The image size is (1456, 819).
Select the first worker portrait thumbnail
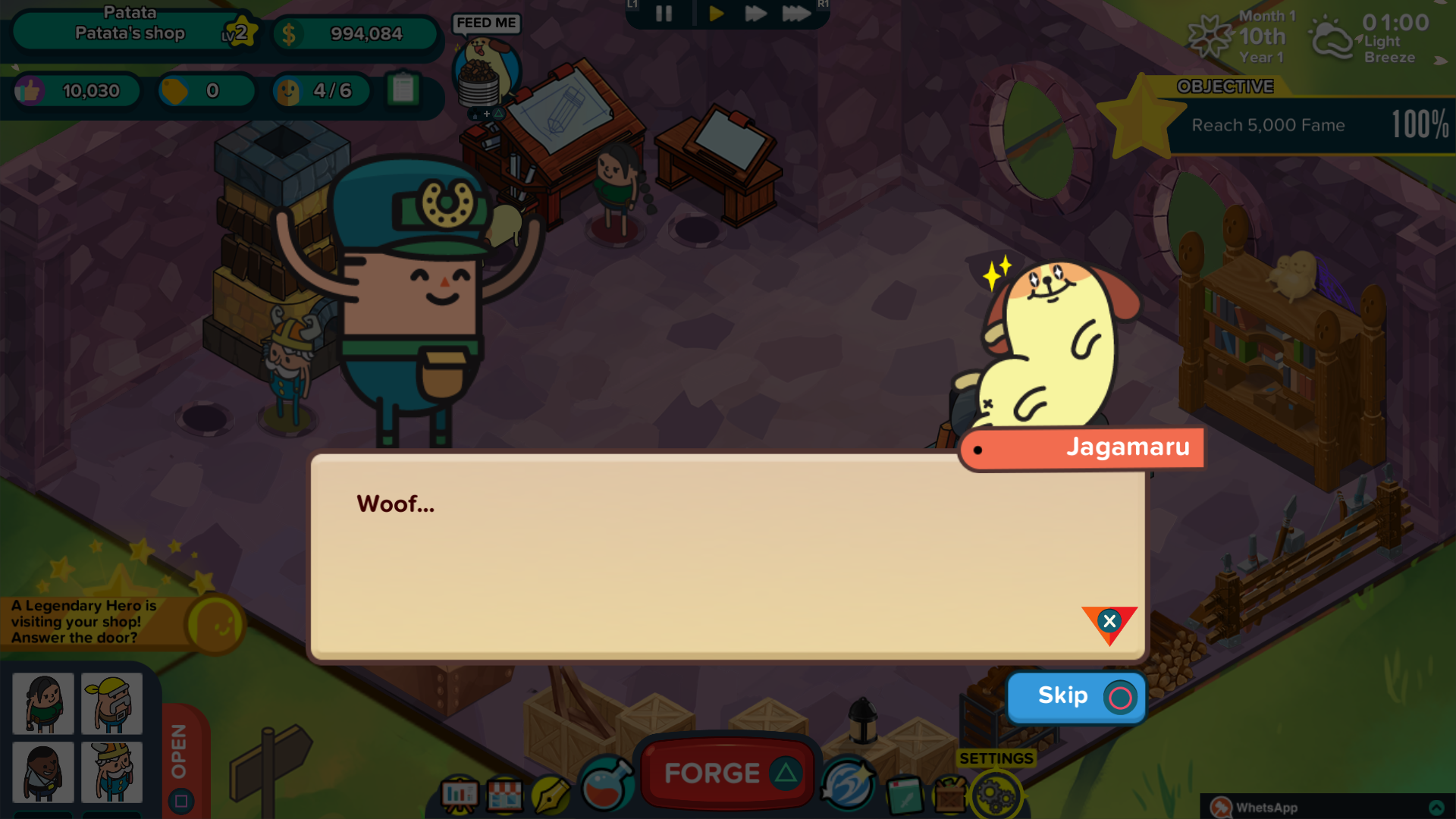(42, 704)
